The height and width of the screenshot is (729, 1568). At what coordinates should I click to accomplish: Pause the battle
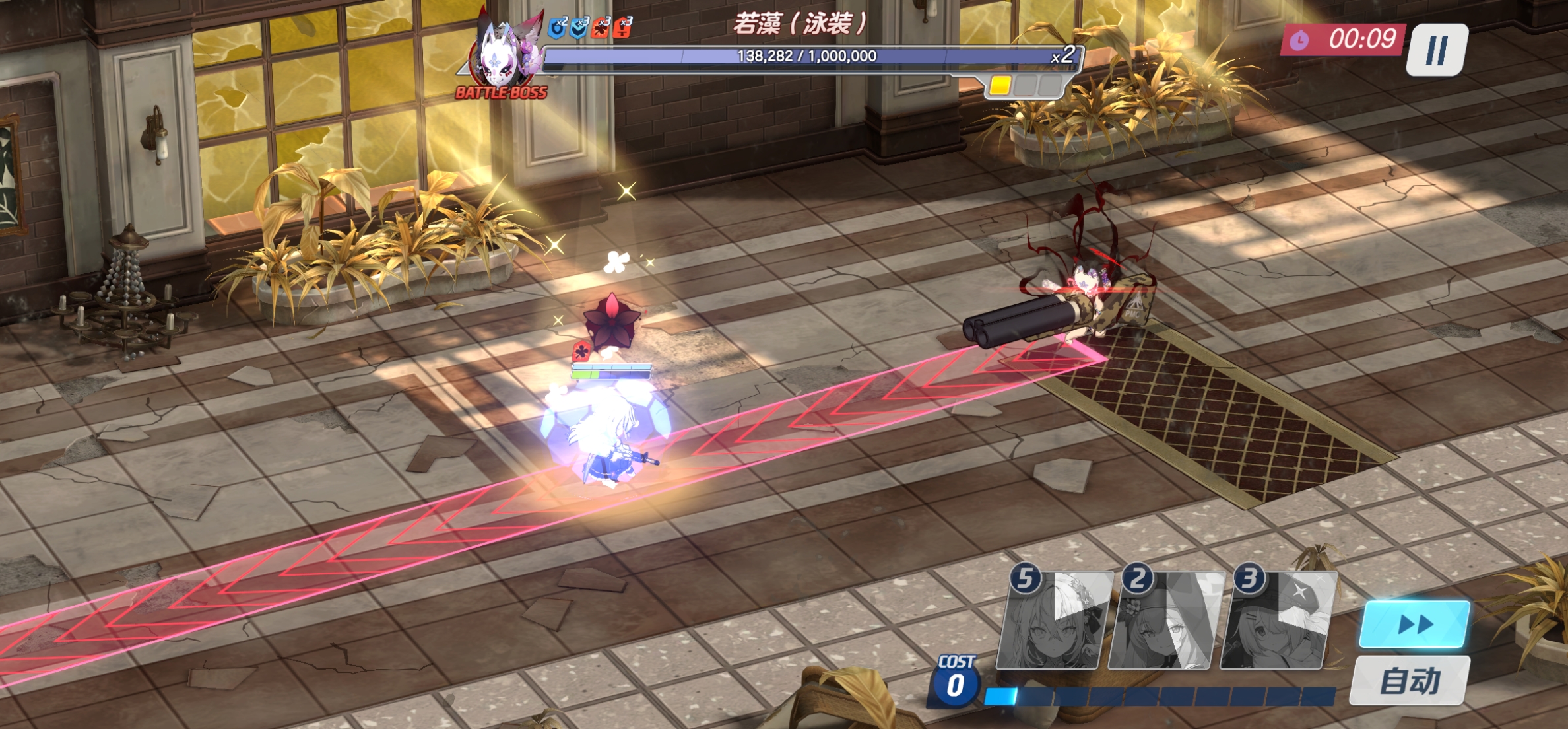click(x=1437, y=50)
